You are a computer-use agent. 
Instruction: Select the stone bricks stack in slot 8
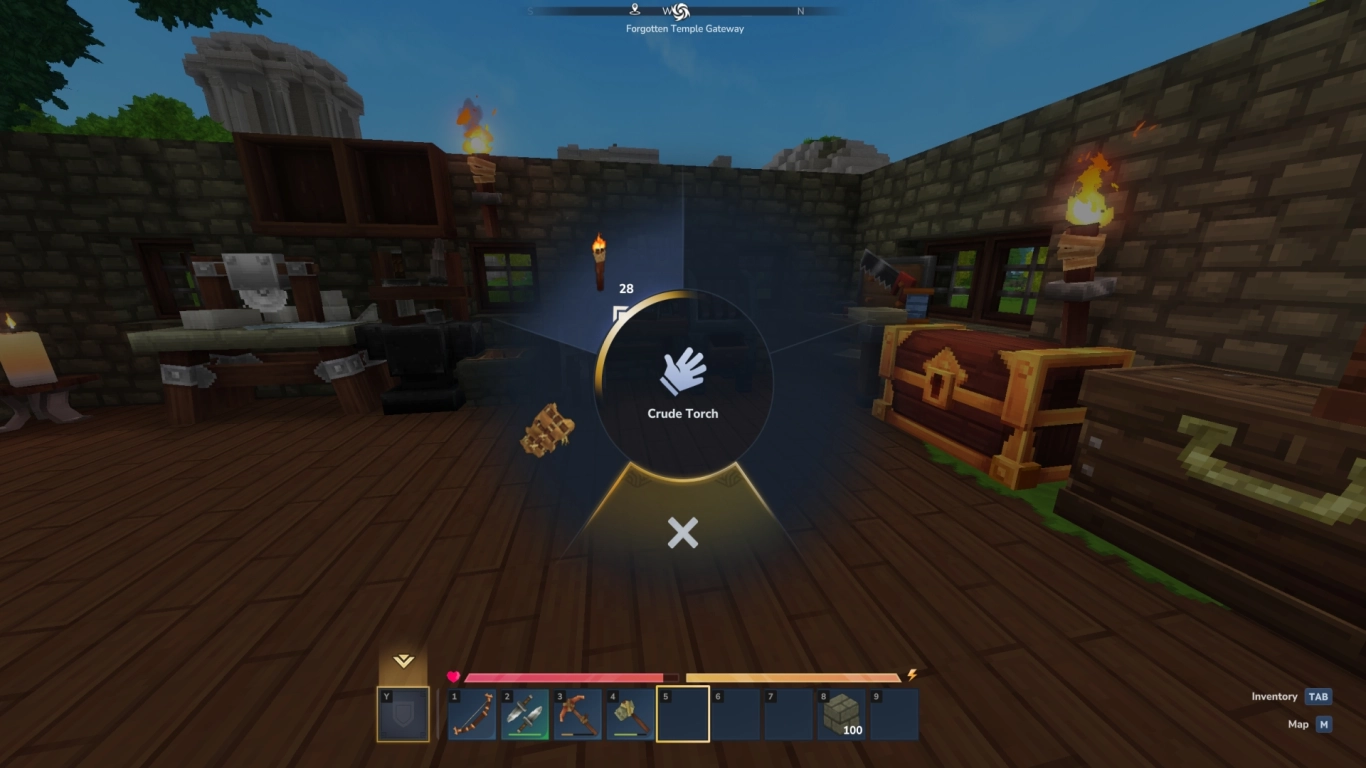(843, 713)
